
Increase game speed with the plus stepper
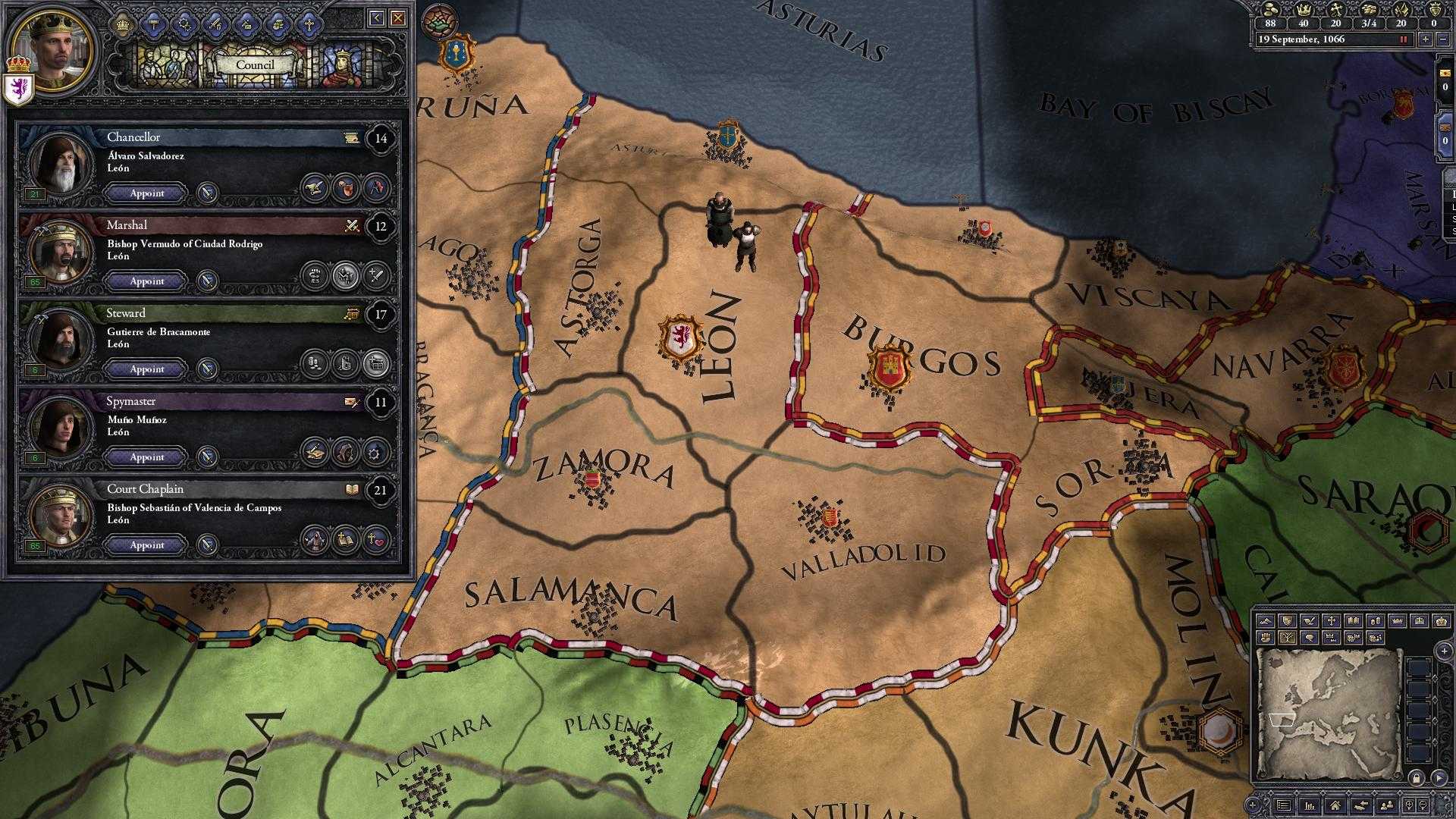(1425, 40)
